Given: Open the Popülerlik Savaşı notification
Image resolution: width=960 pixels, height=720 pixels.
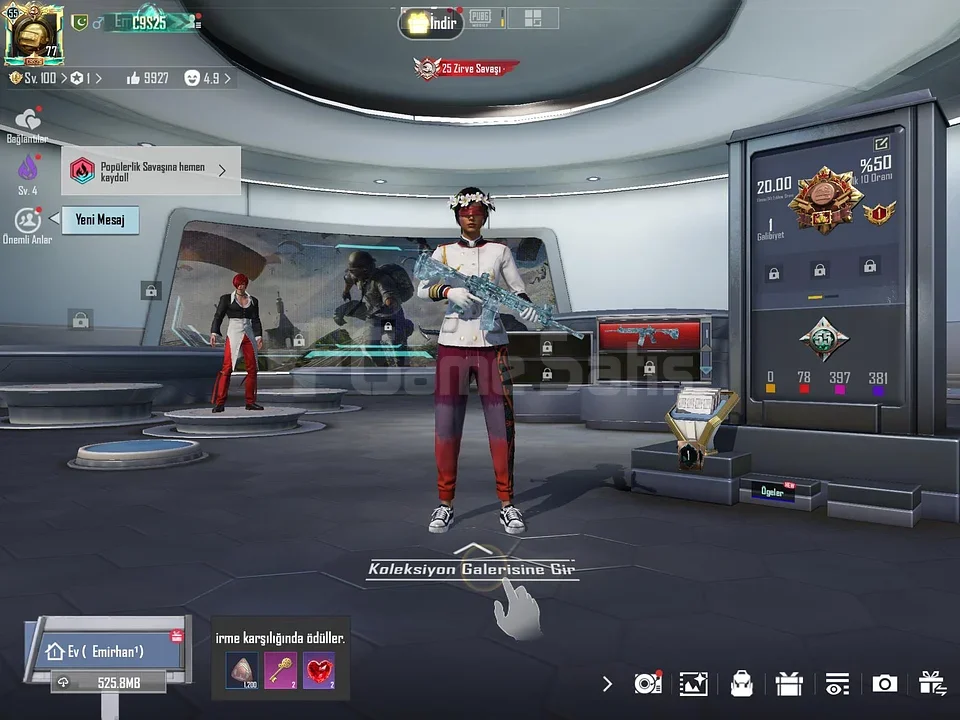Looking at the screenshot, I should point(151,171).
